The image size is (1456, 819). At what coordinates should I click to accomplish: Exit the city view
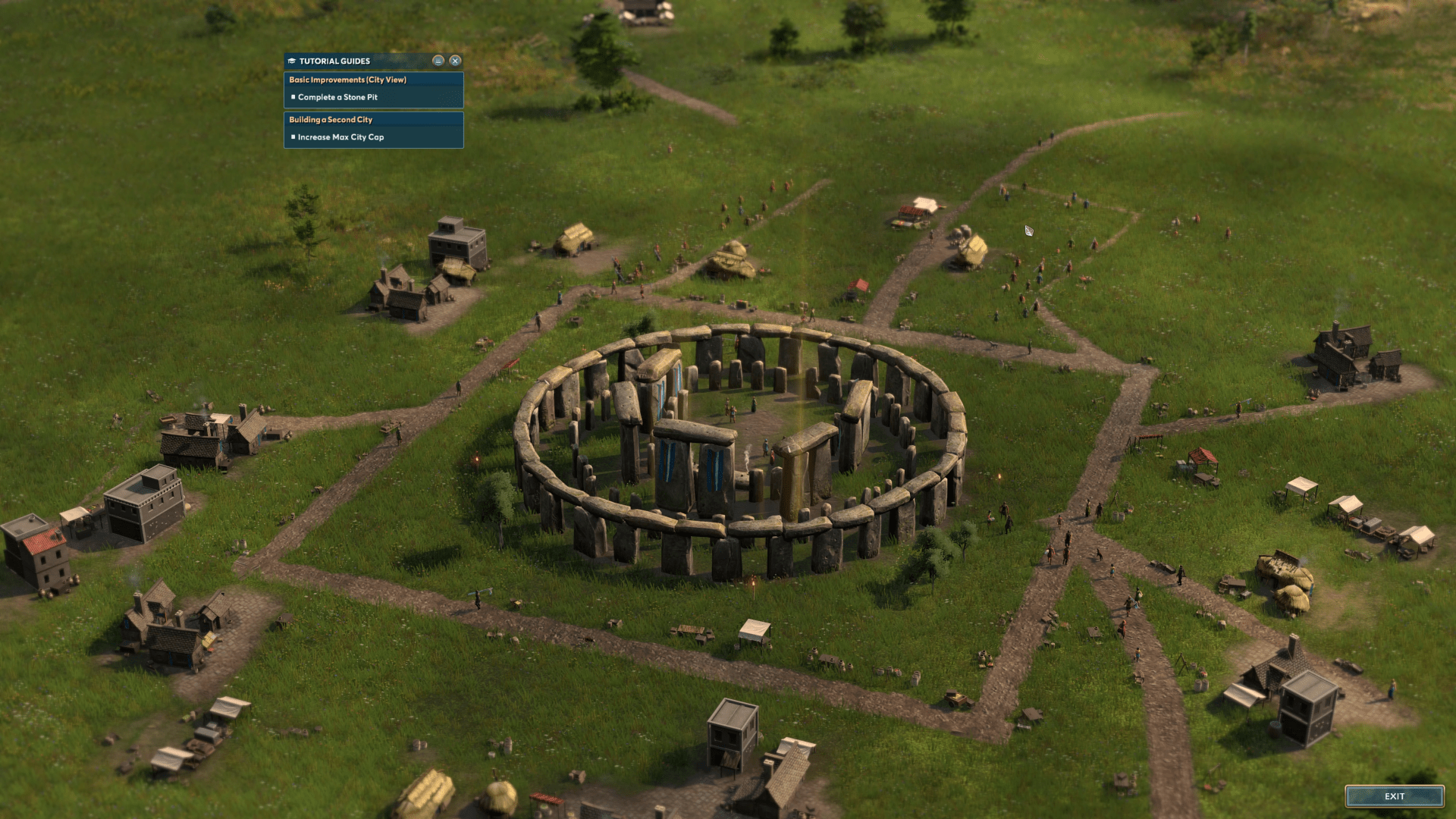pos(1394,796)
